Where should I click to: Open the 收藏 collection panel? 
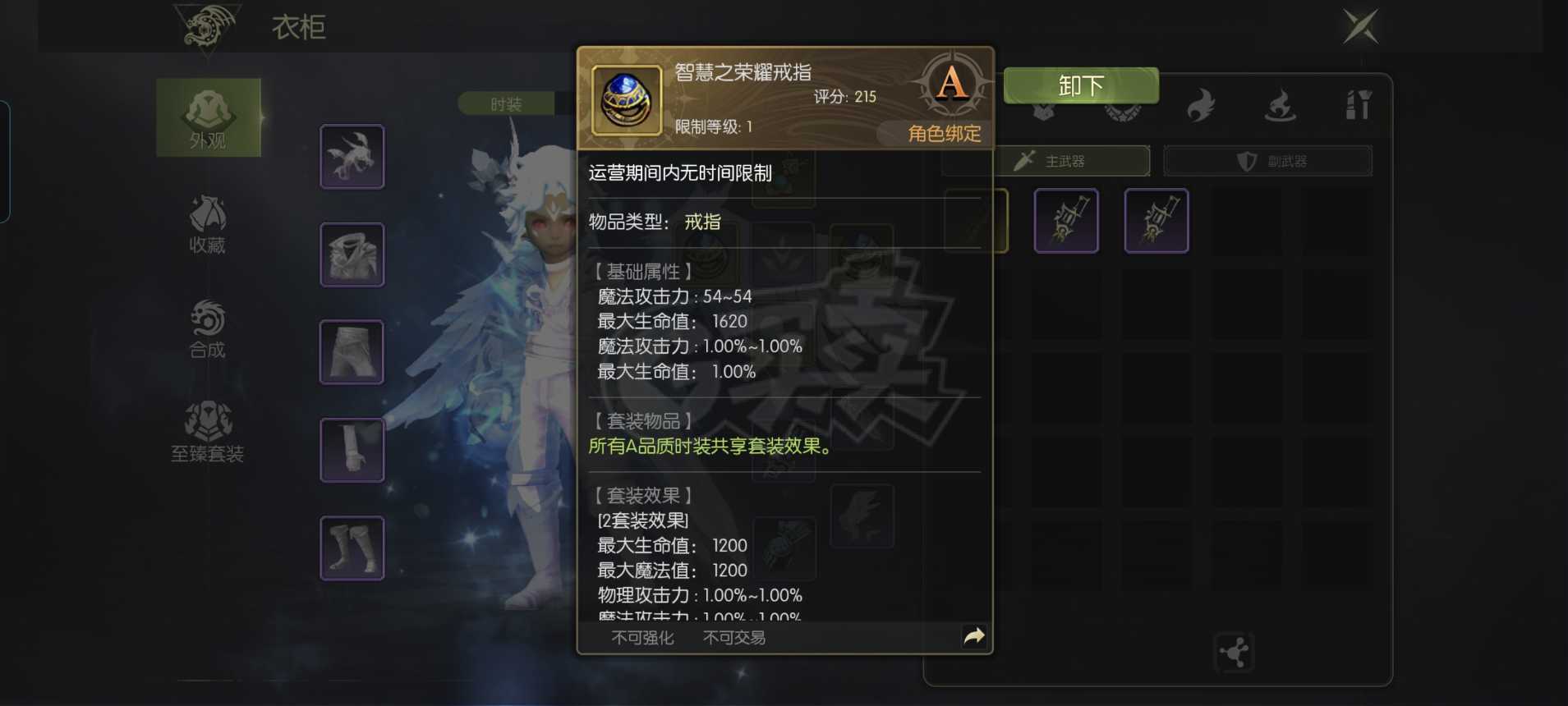pyautogui.click(x=208, y=223)
